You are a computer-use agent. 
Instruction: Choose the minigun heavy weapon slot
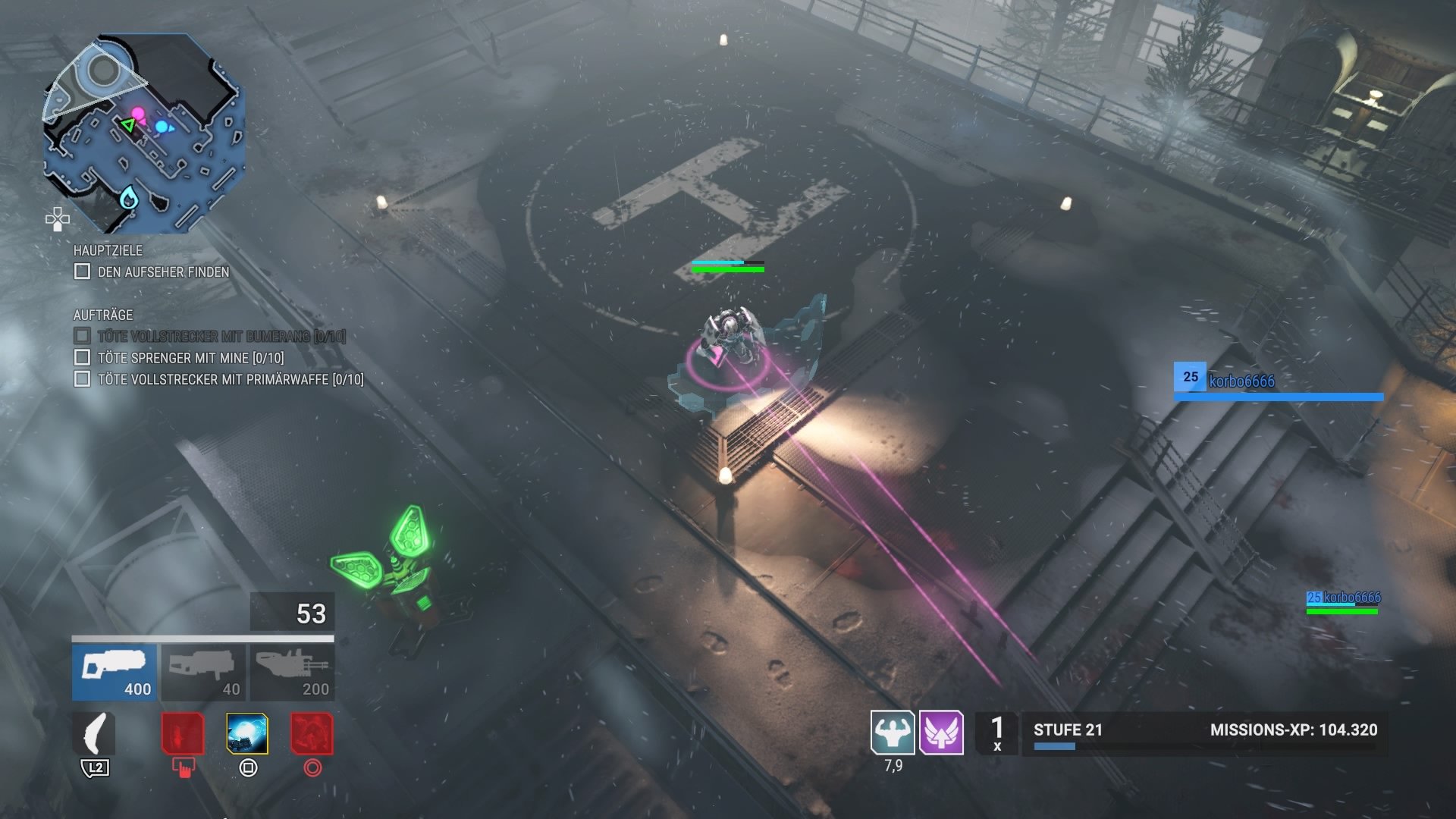pyautogui.click(x=292, y=672)
